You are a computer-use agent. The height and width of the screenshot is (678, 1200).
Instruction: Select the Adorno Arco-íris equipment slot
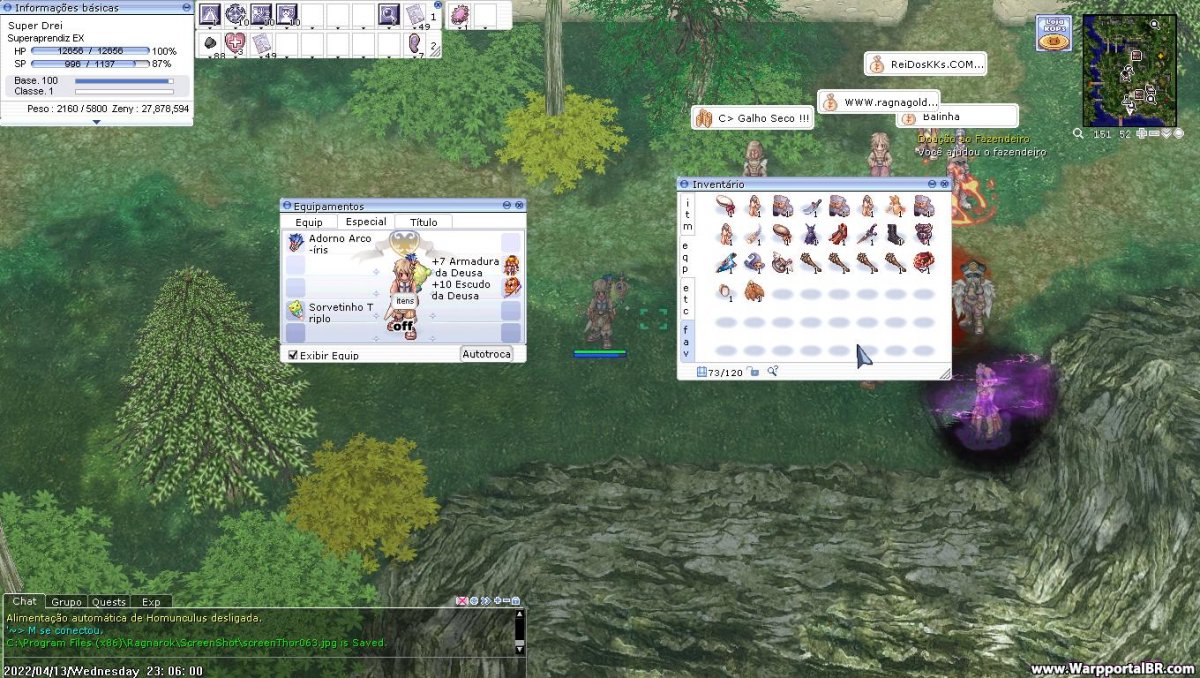(x=296, y=242)
